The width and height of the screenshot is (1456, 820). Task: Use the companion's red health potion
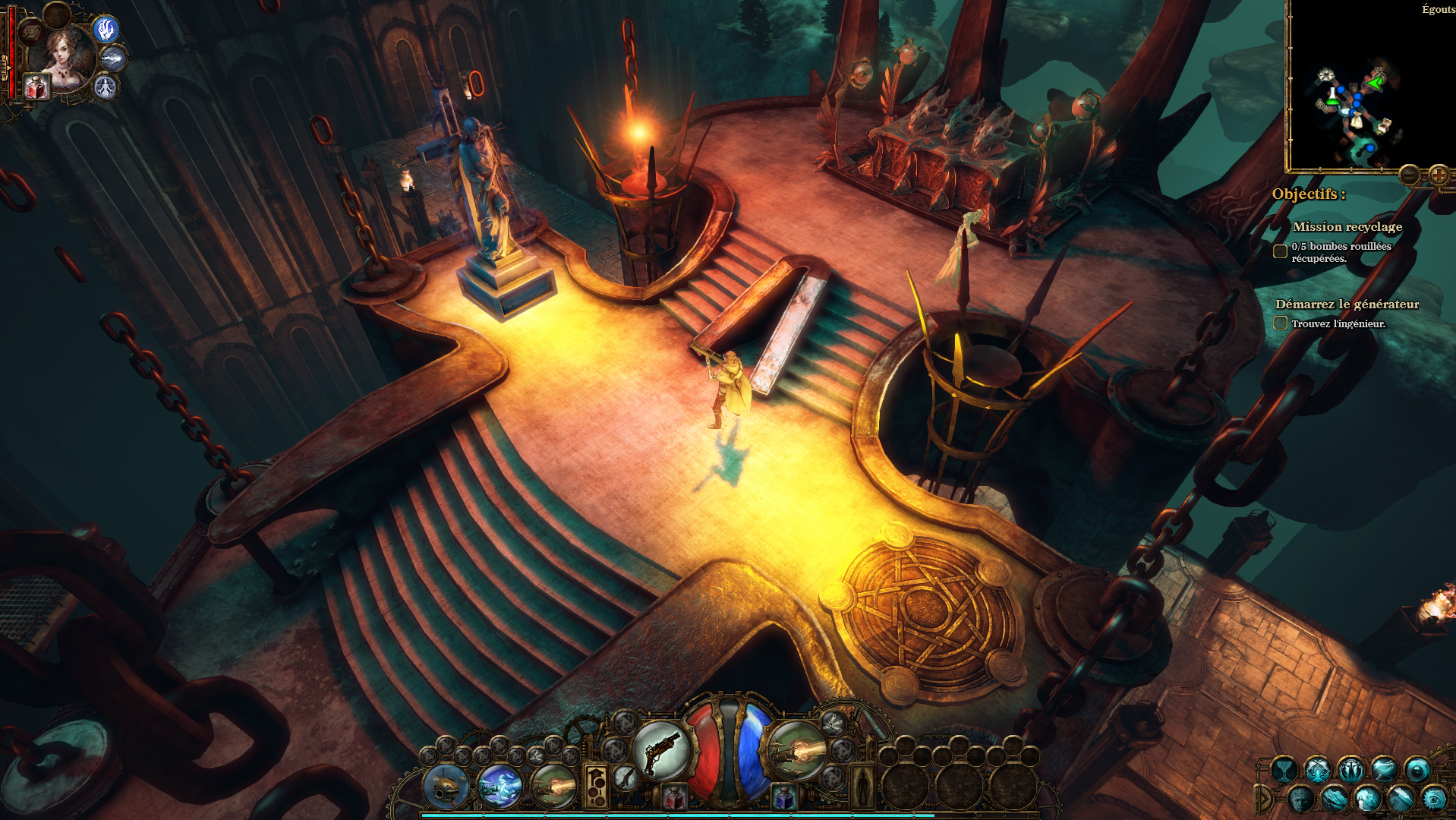pyautogui.click(x=36, y=87)
